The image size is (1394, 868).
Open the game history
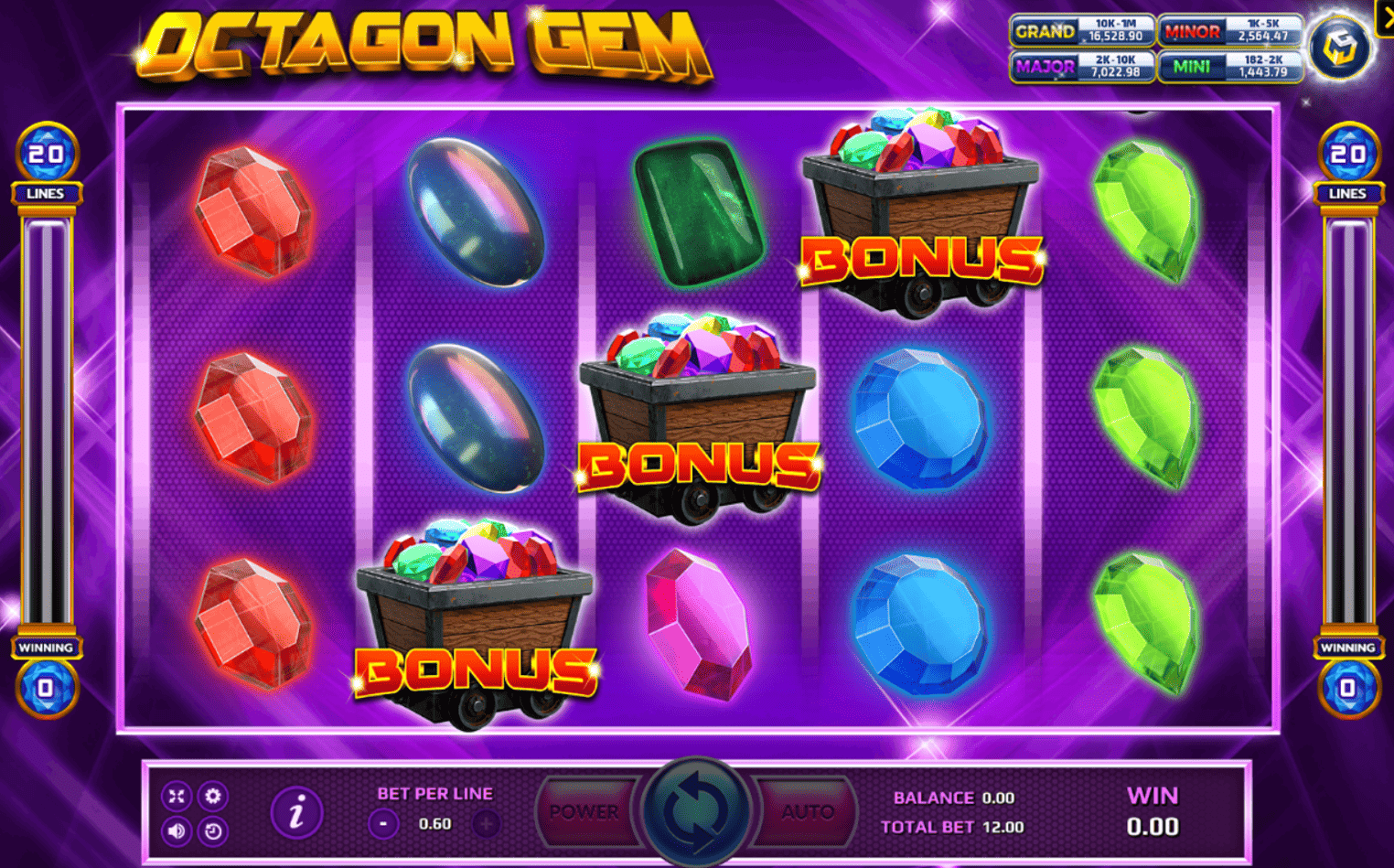[x=214, y=832]
